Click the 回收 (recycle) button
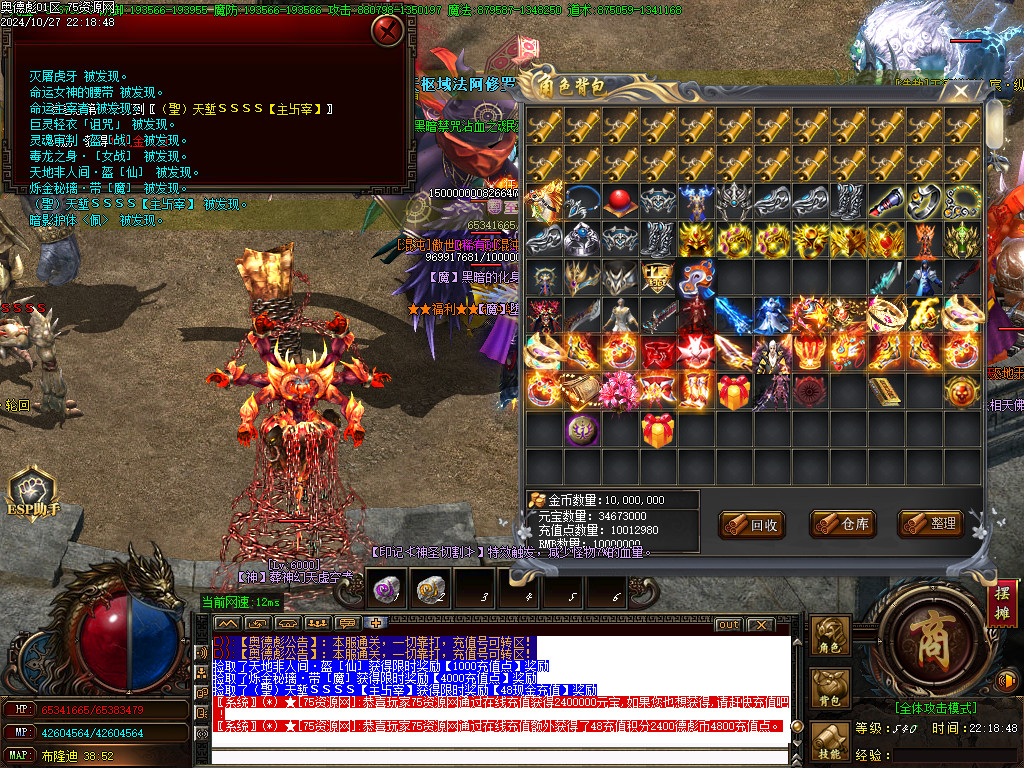The height and width of the screenshot is (768, 1024). click(752, 524)
